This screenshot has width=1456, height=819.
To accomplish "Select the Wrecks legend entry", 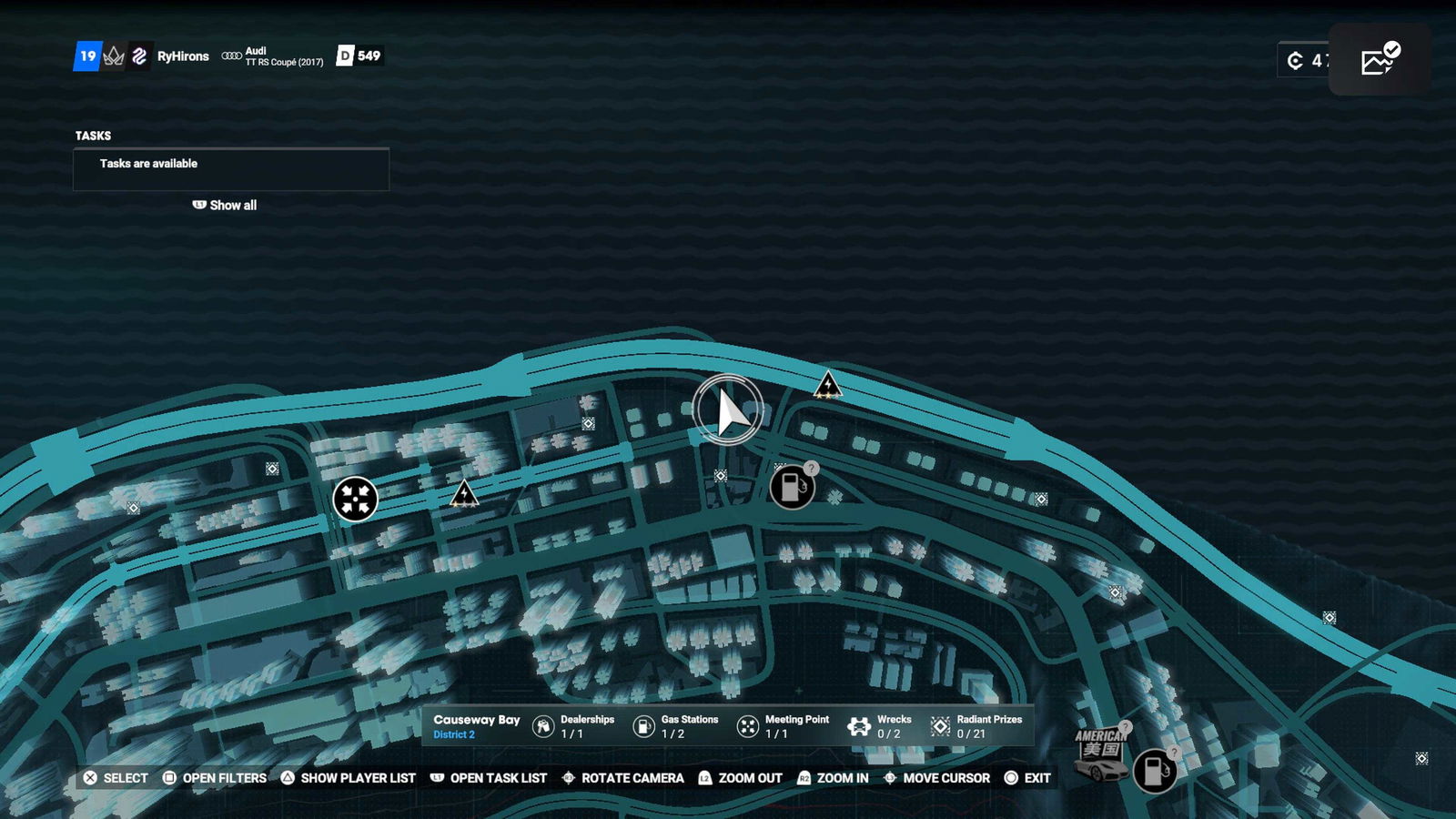I will tap(880, 726).
